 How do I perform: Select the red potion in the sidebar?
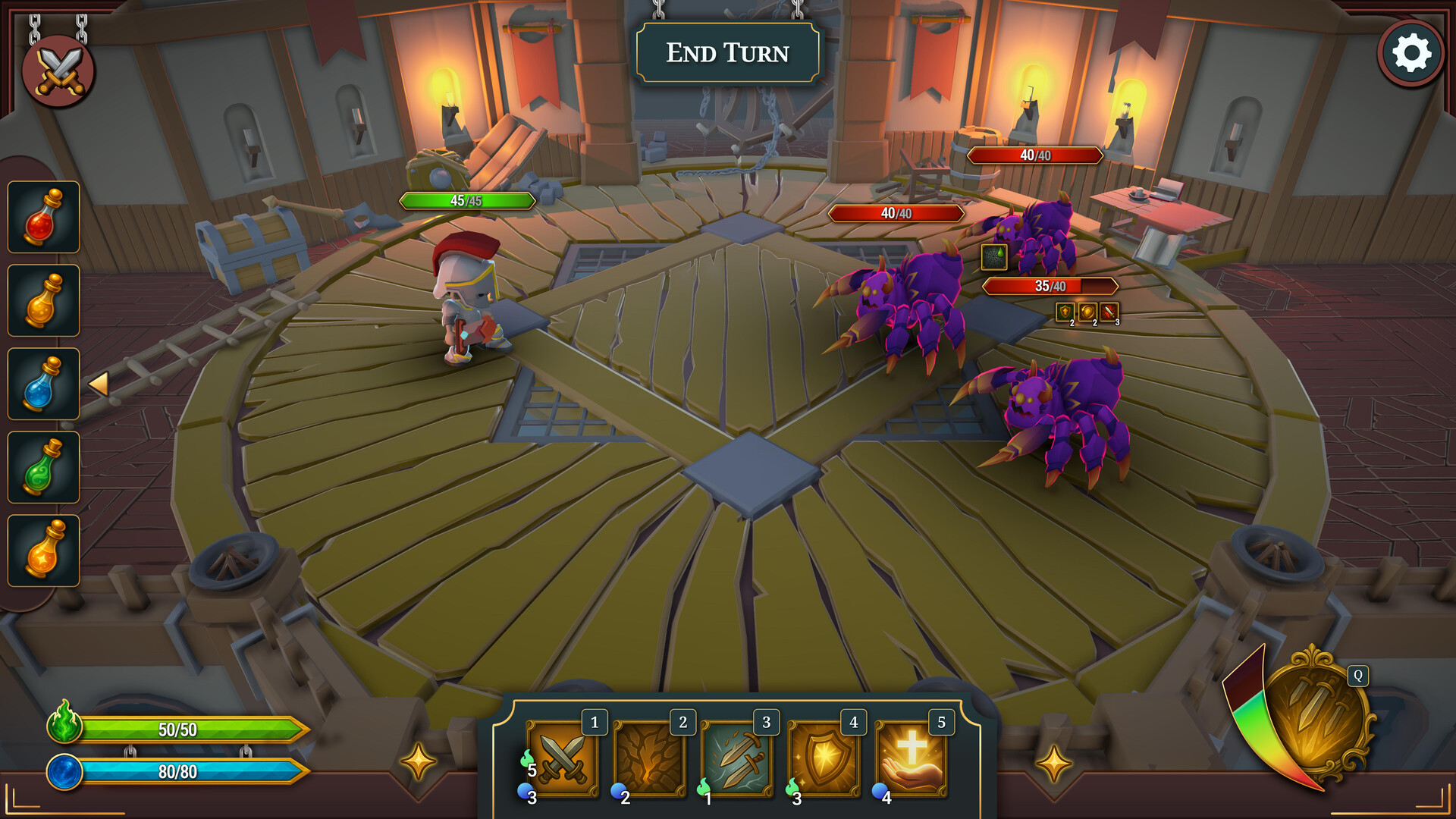pos(43,219)
